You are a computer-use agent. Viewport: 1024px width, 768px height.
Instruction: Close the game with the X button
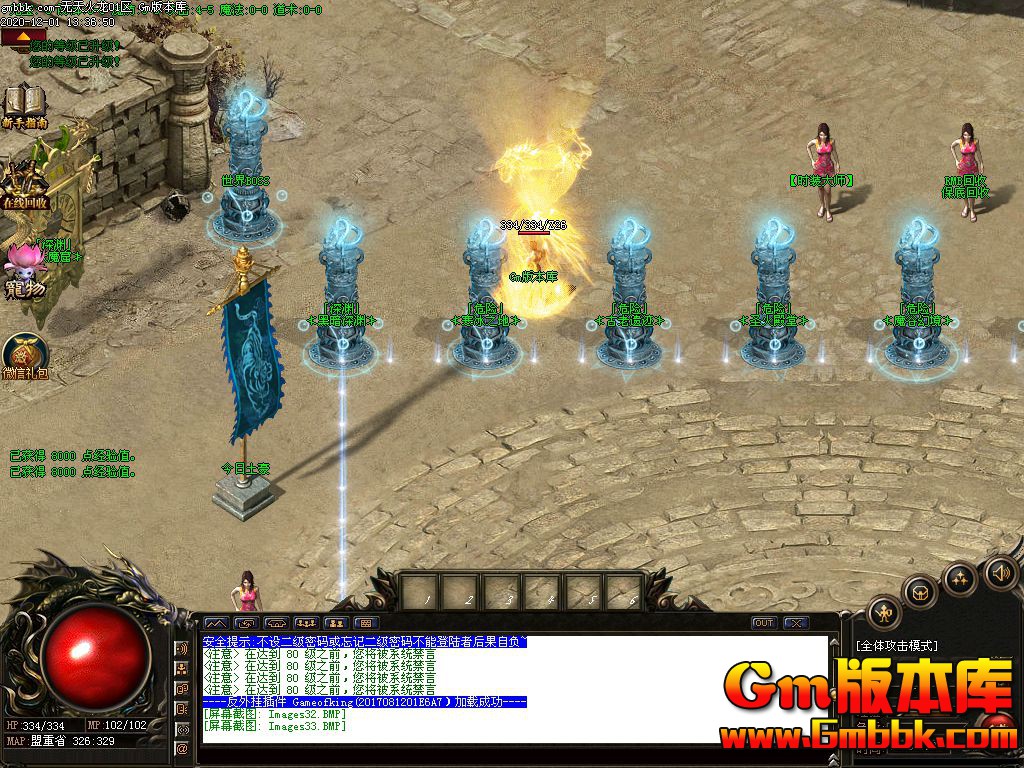click(796, 623)
